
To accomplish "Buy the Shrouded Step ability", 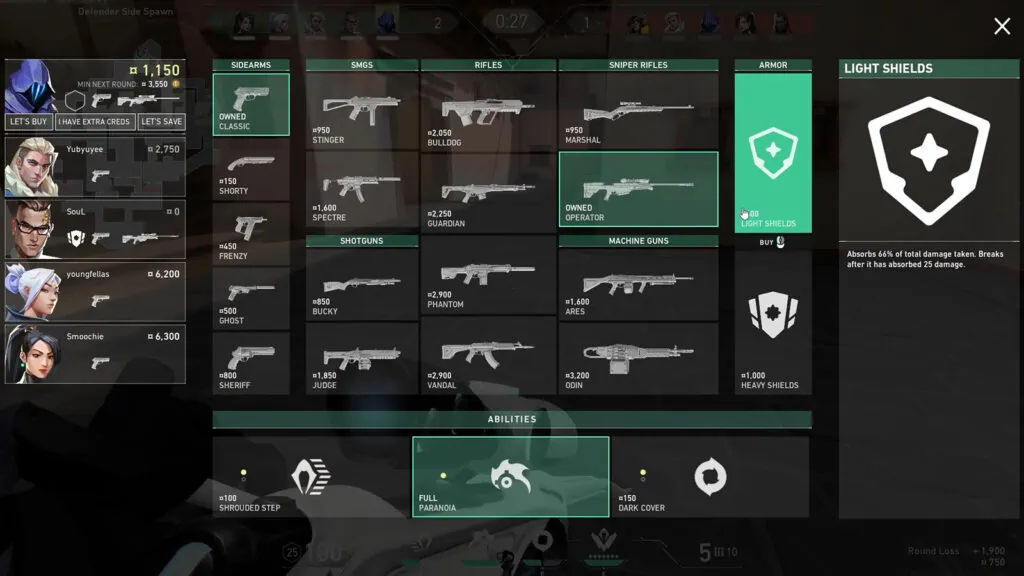I will tap(311, 478).
